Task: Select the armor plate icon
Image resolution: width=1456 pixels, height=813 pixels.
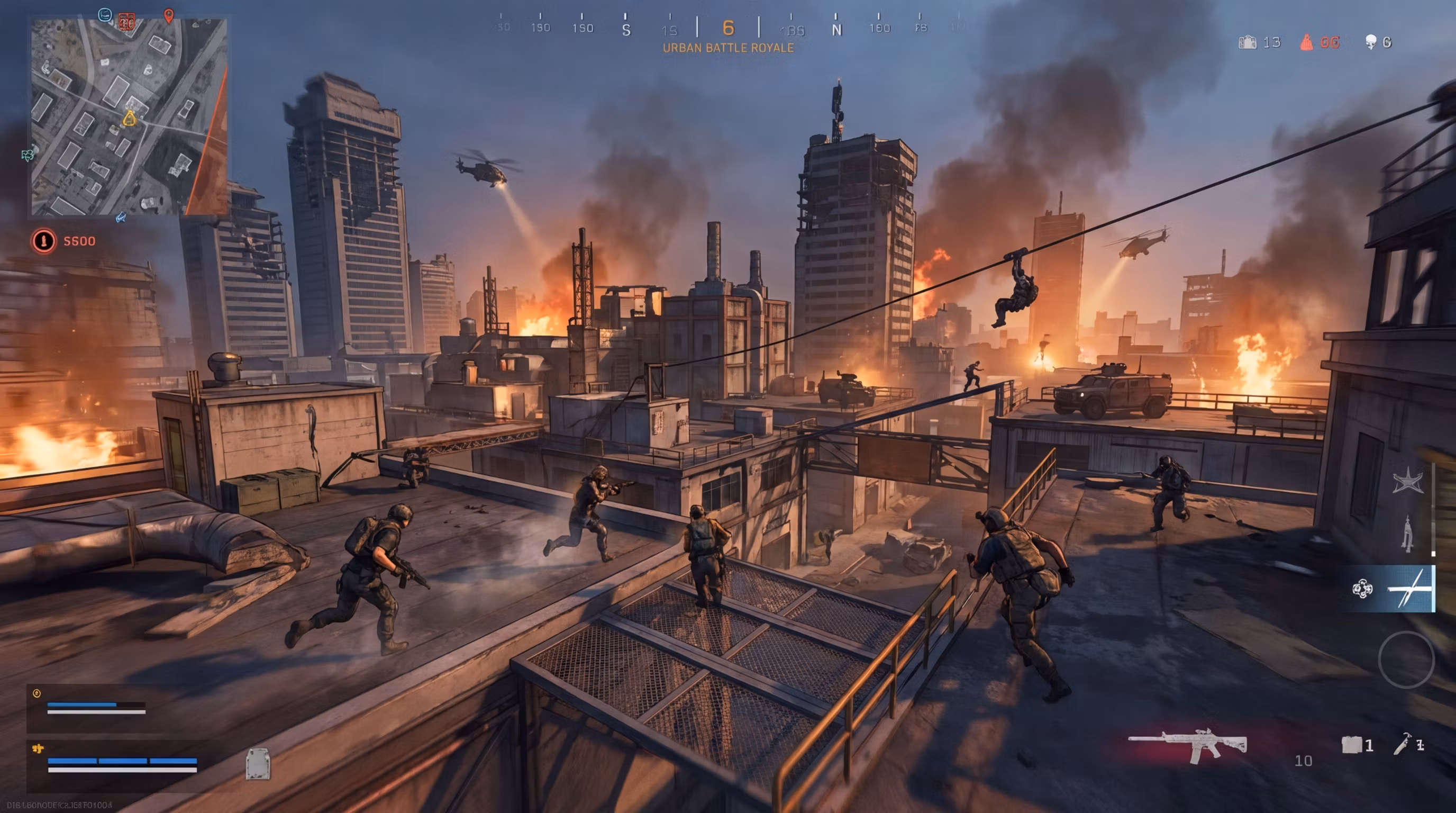Action: tap(258, 763)
